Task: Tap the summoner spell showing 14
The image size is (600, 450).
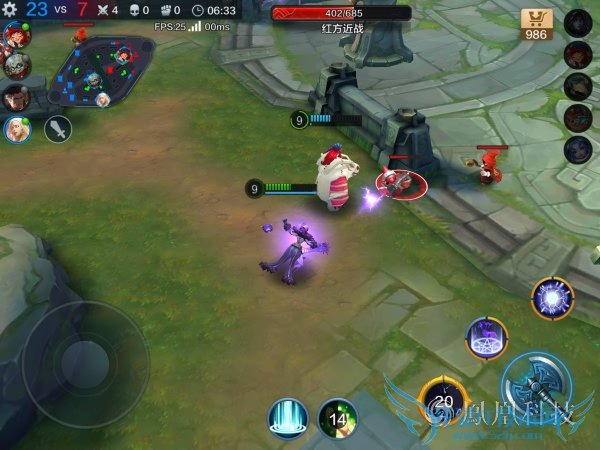Action: pos(337,418)
